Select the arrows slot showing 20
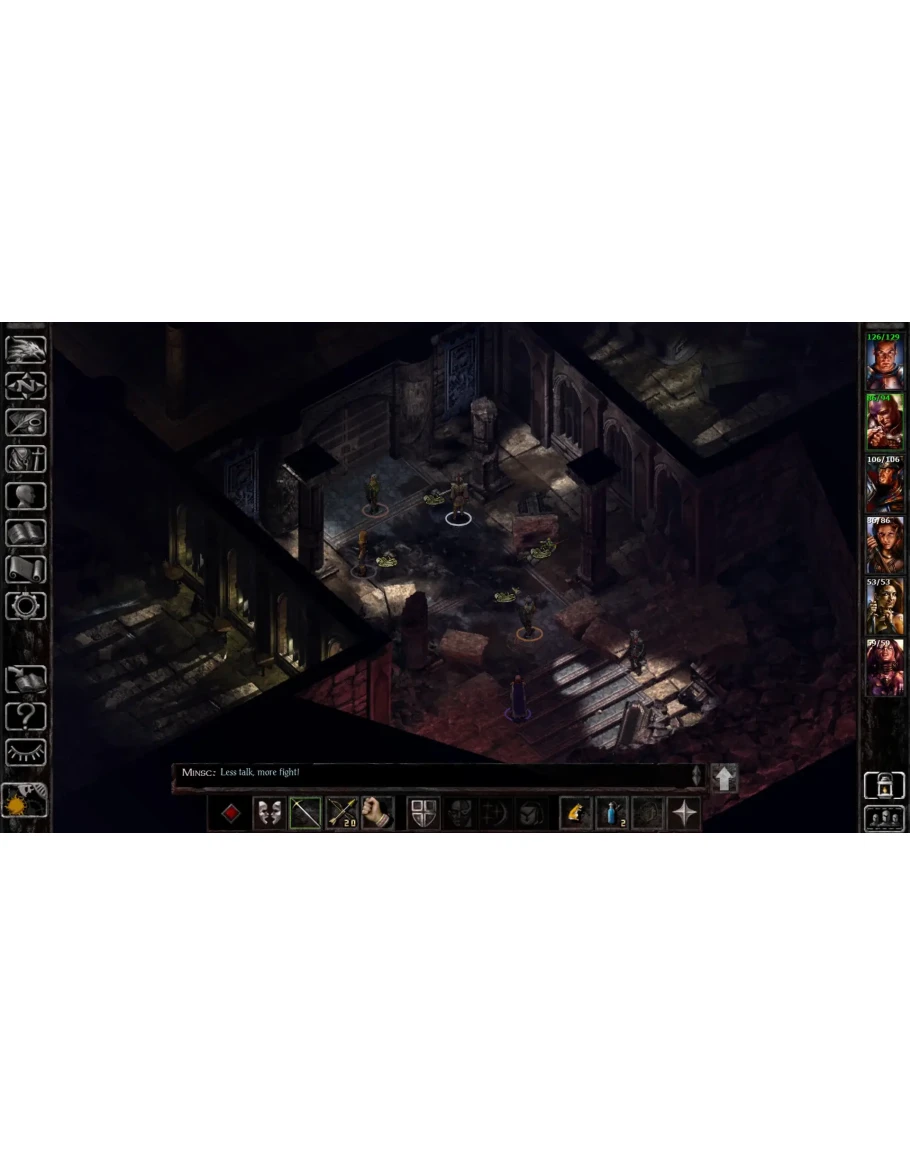The image size is (910, 1155). (342, 813)
